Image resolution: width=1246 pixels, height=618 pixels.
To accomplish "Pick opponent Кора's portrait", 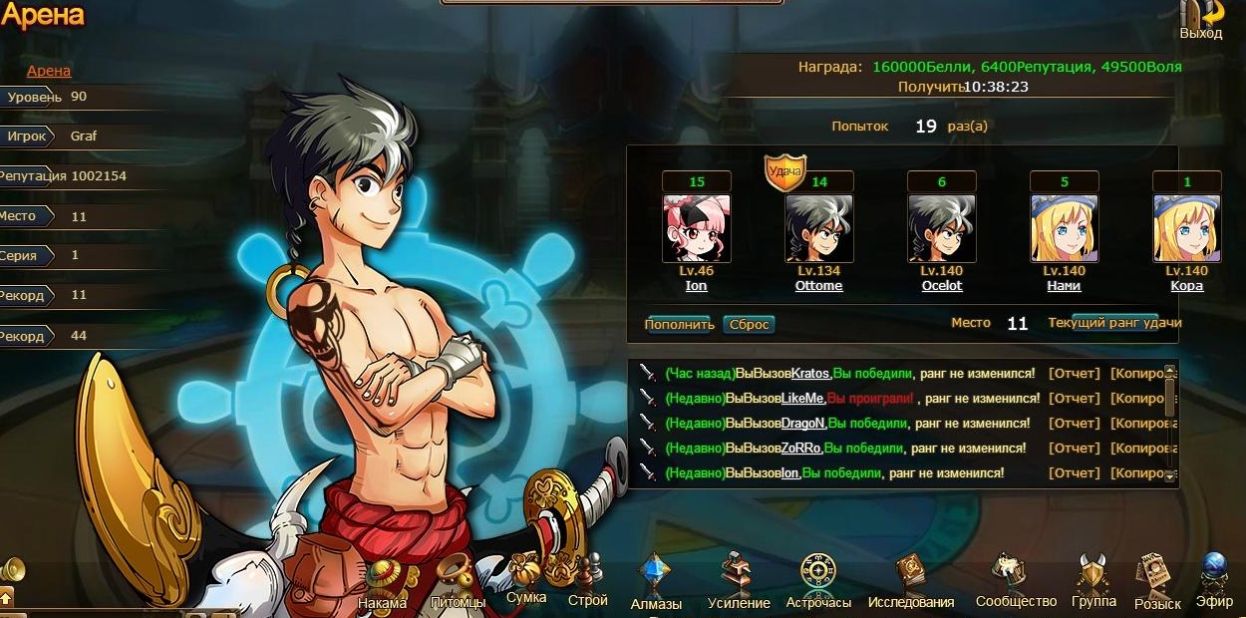I will 1186,228.
